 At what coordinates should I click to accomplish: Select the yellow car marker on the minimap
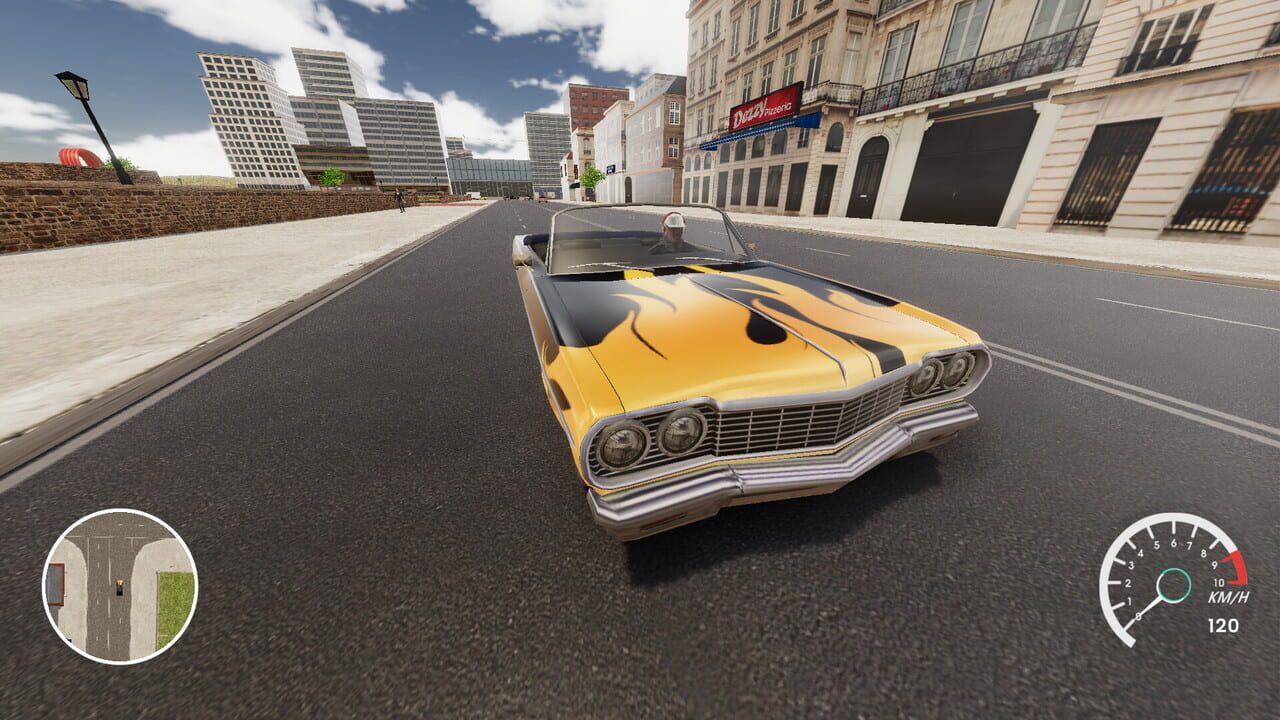120,588
